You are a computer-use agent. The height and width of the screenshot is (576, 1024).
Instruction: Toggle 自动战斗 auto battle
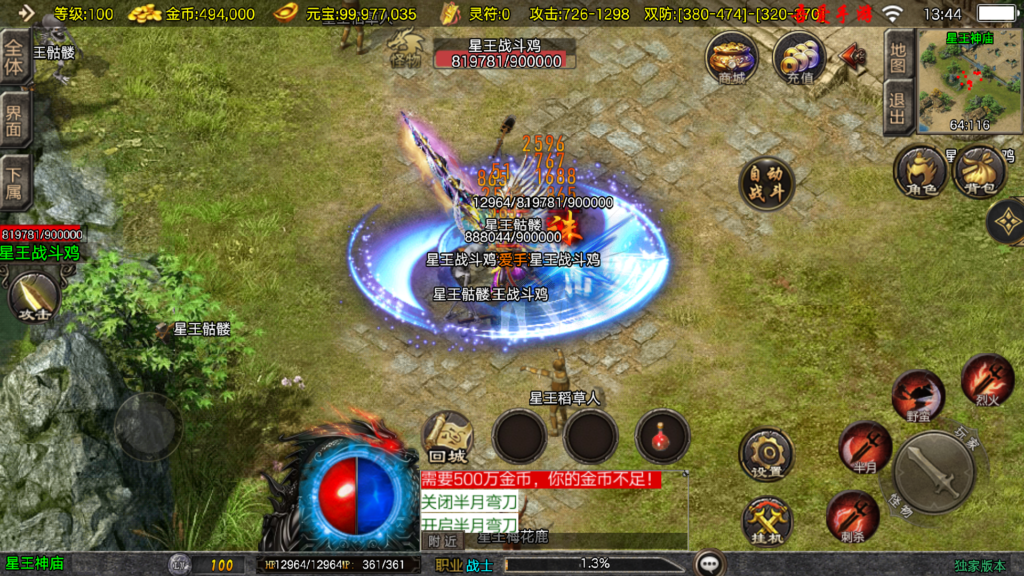[x=766, y=183]
